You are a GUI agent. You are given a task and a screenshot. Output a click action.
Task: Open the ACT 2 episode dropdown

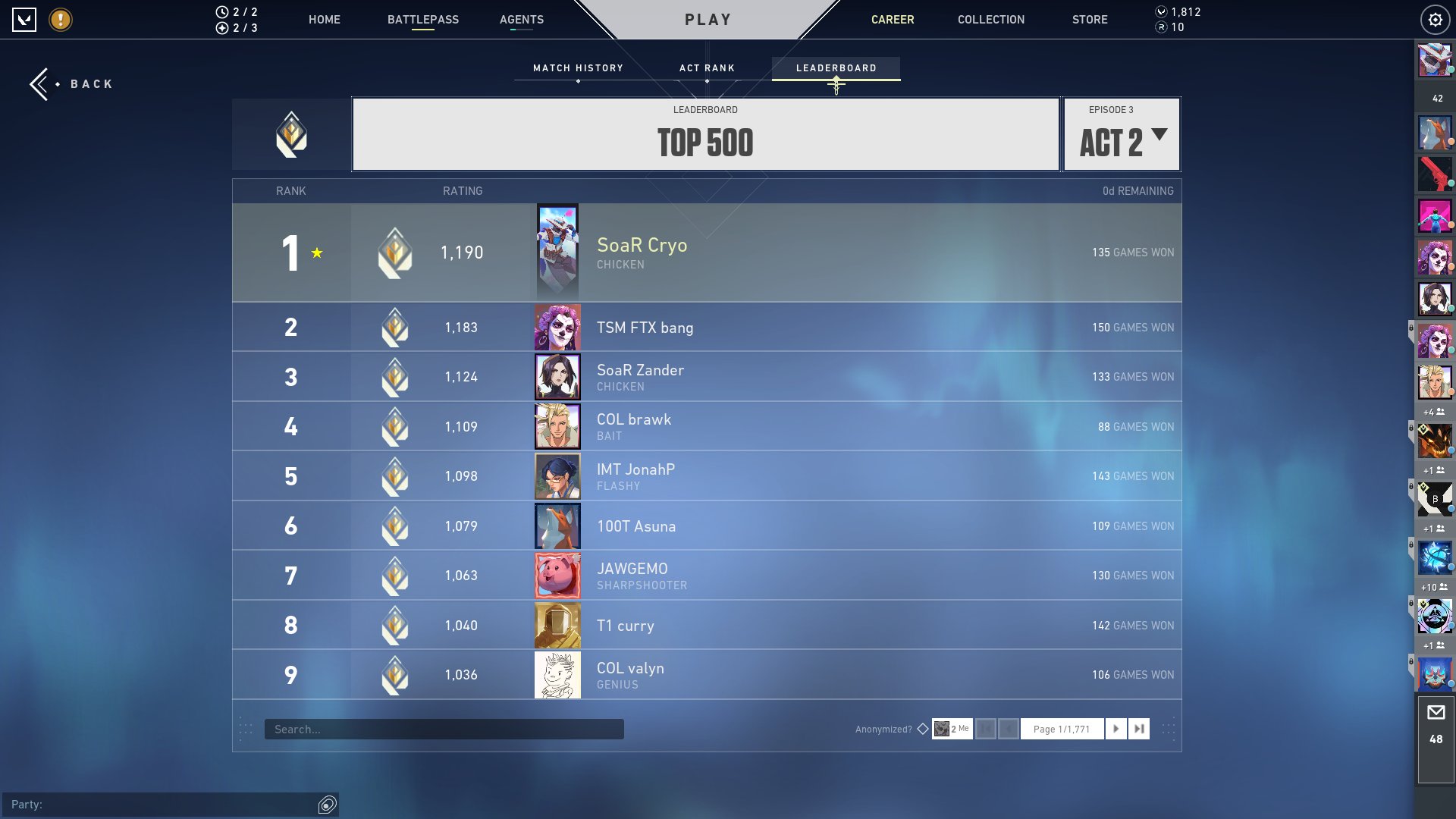coord(1121,141)
